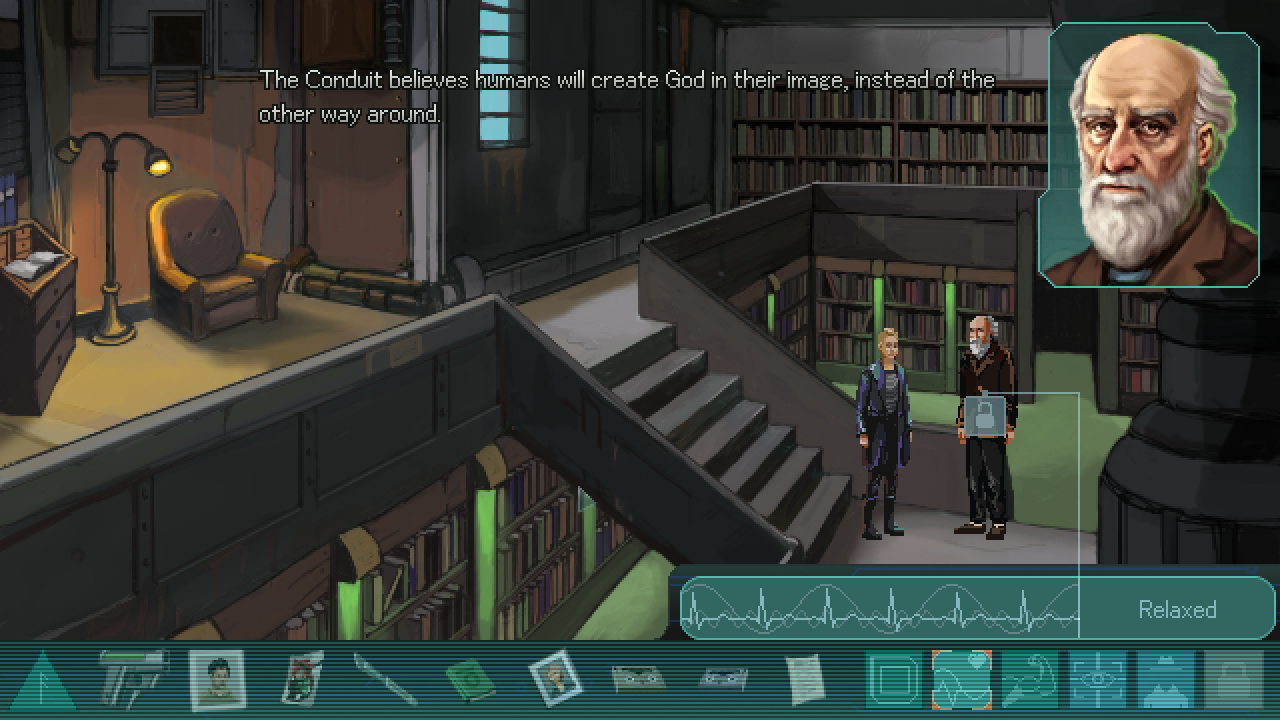Click the blue figure silhouette augmentation icon
This screenshot has width=1280, height=720.
[1165, 681]
